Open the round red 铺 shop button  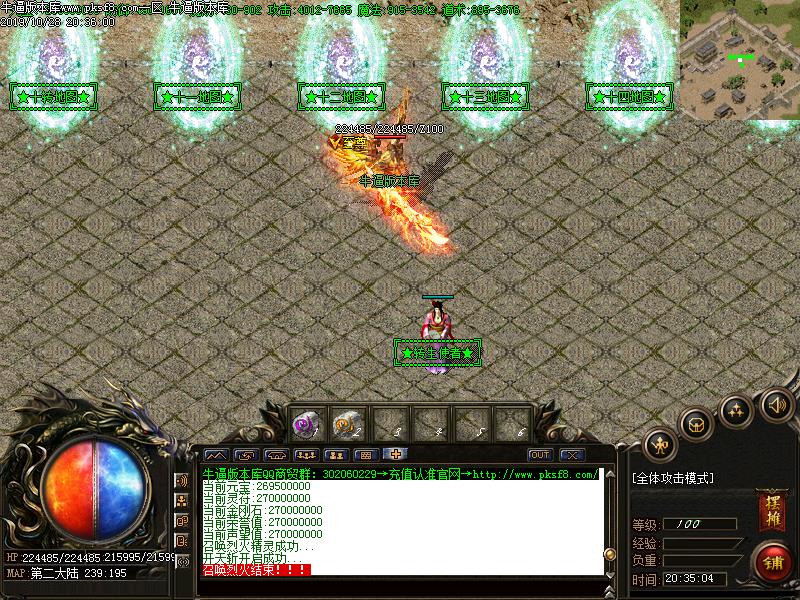(771, 560)
